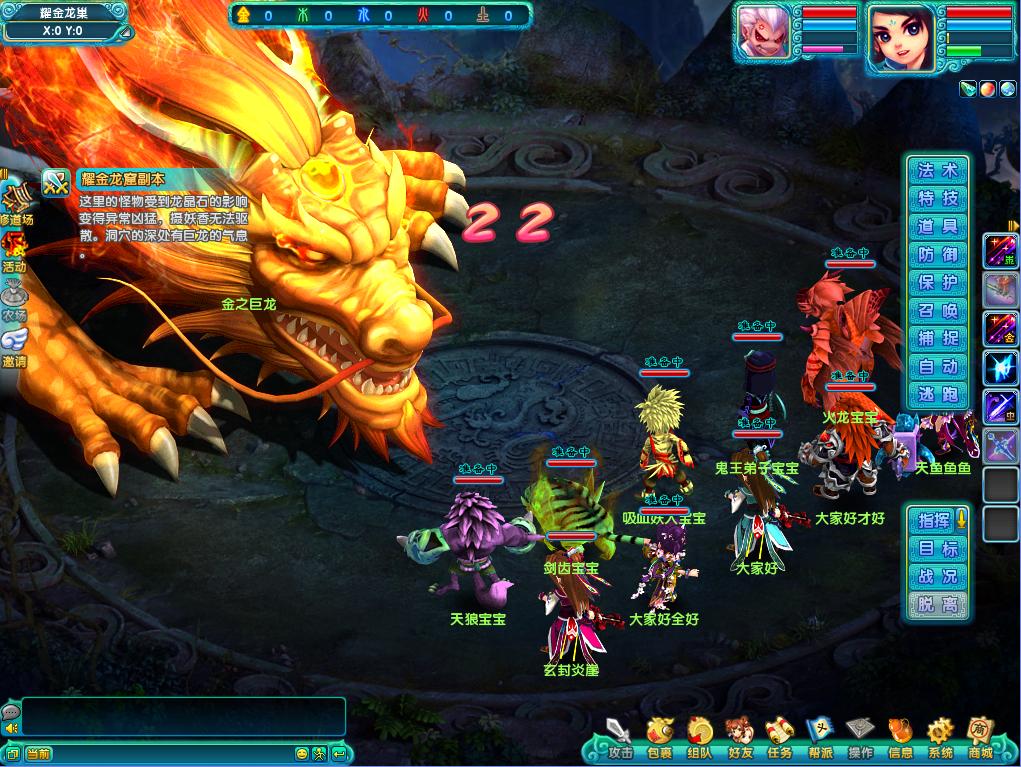This screenshot has height=767, width=1021.
Task: Enable 自动 auto-battle
Action: 937,367
